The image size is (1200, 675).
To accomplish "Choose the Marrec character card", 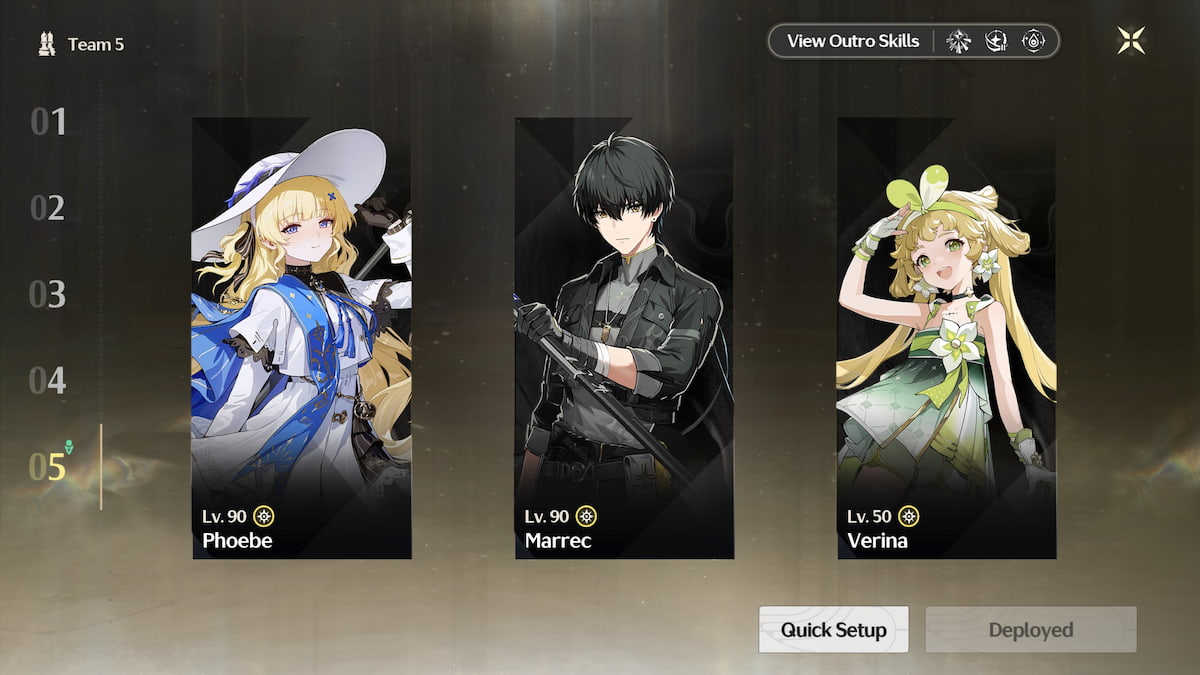I will [624, 338].
